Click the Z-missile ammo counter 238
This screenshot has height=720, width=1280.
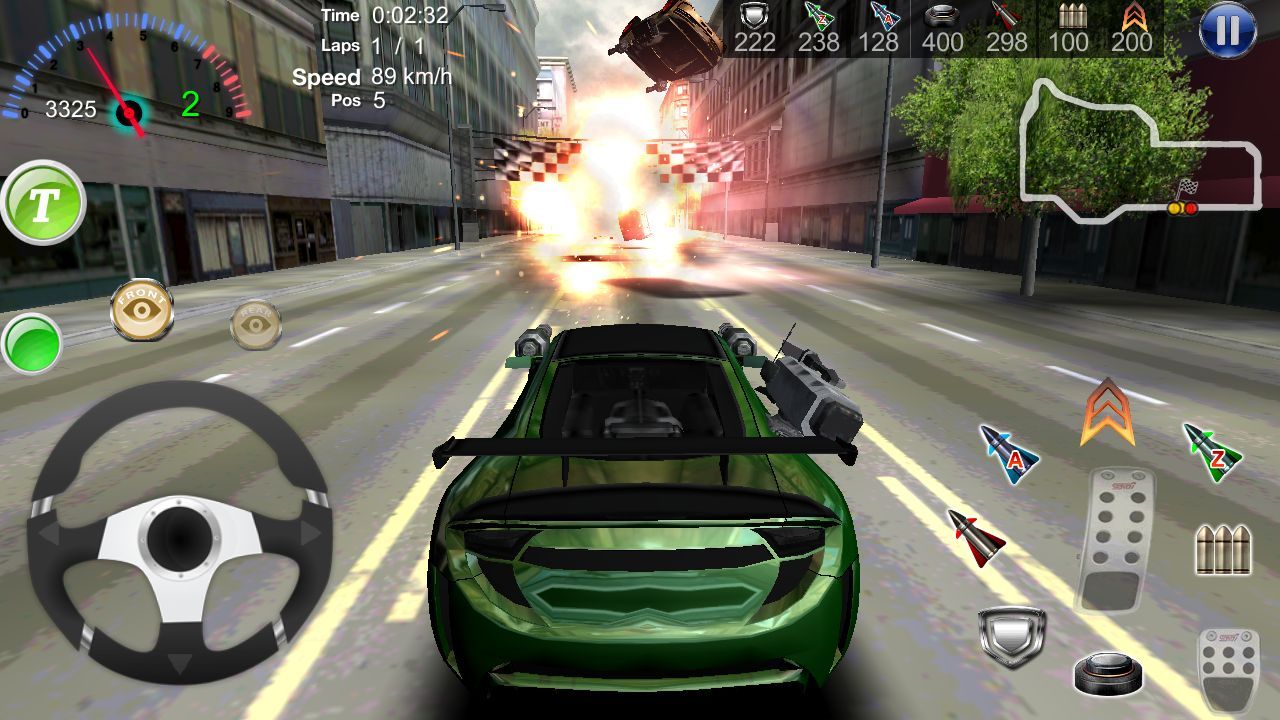(820, 42)
